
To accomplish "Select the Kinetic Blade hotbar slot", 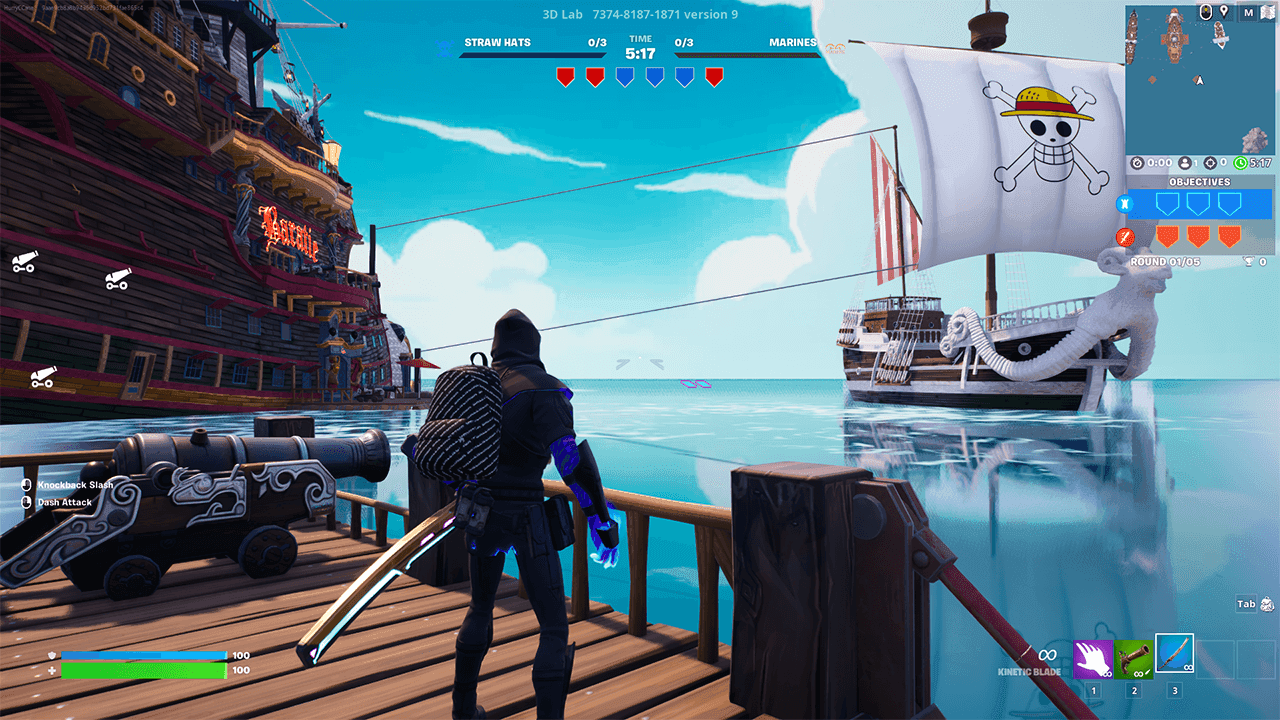I will click(x=1174, y=654).
